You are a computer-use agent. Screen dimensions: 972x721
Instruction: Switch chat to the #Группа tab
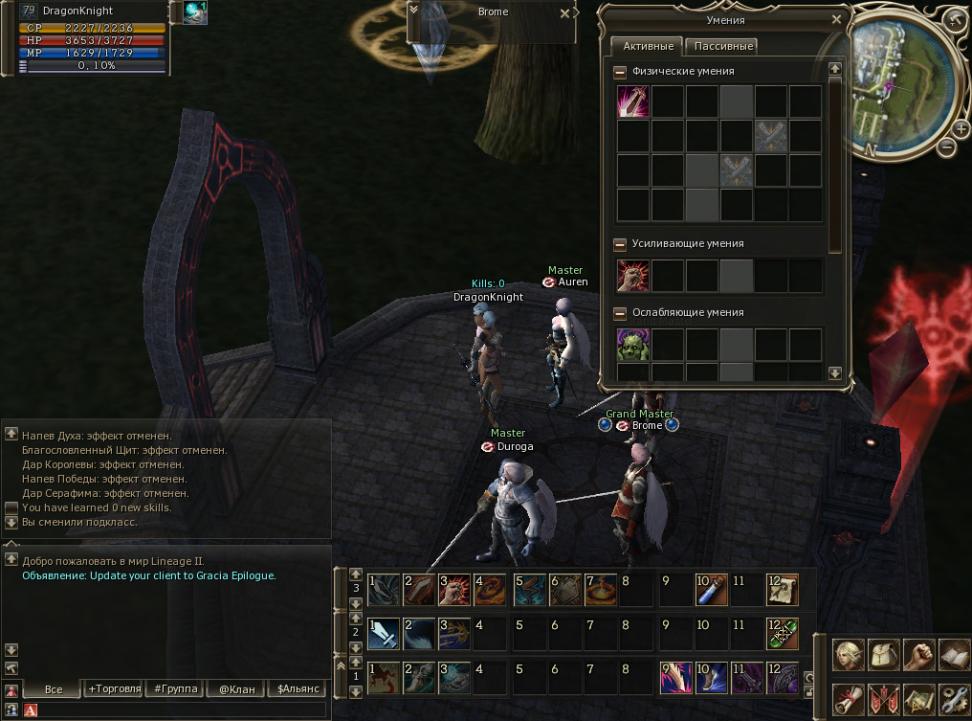(174, 688)
